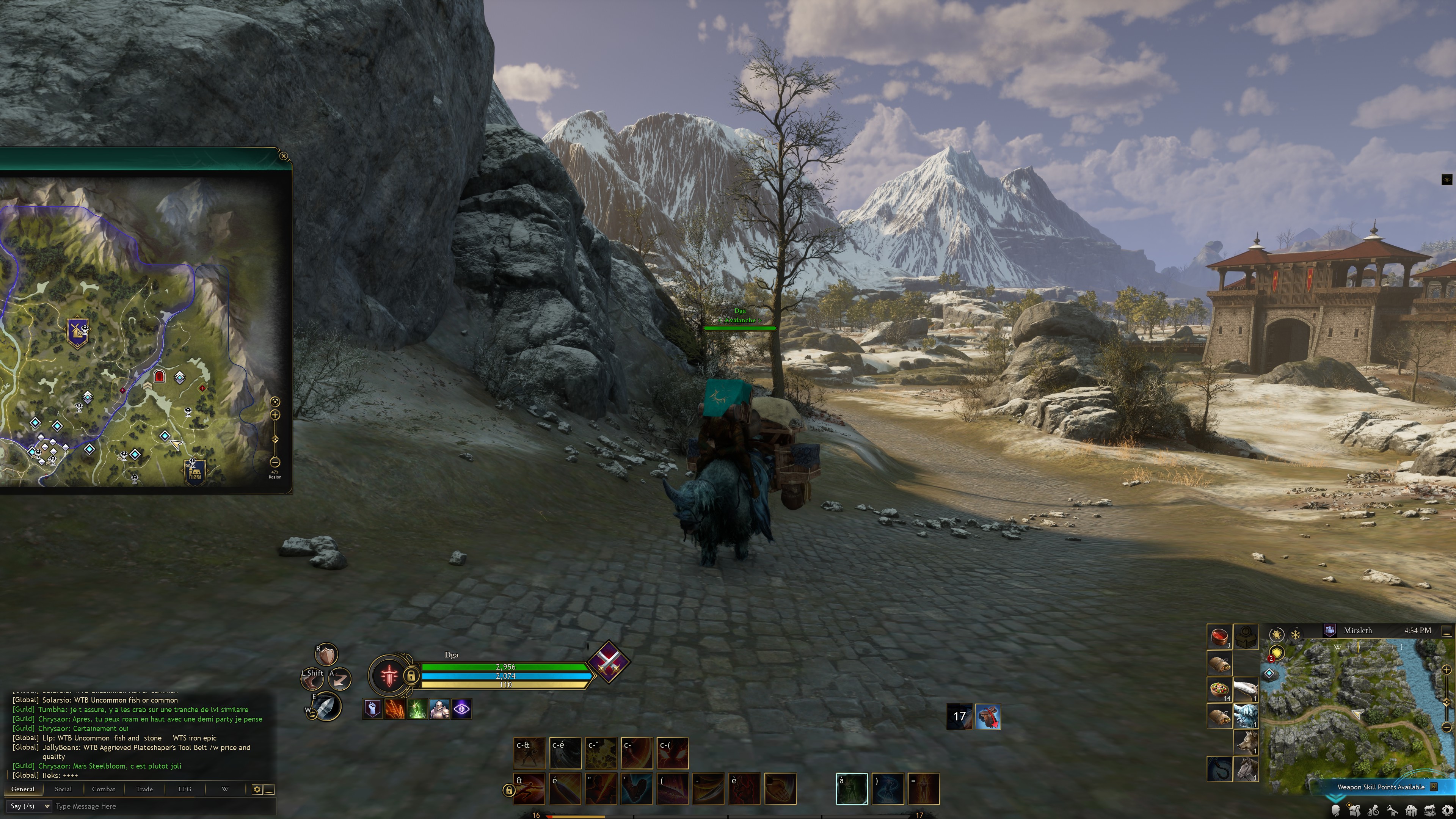Close the large world map window
This screenshot has width=1456, height=819.
click(x=284, y=156)
